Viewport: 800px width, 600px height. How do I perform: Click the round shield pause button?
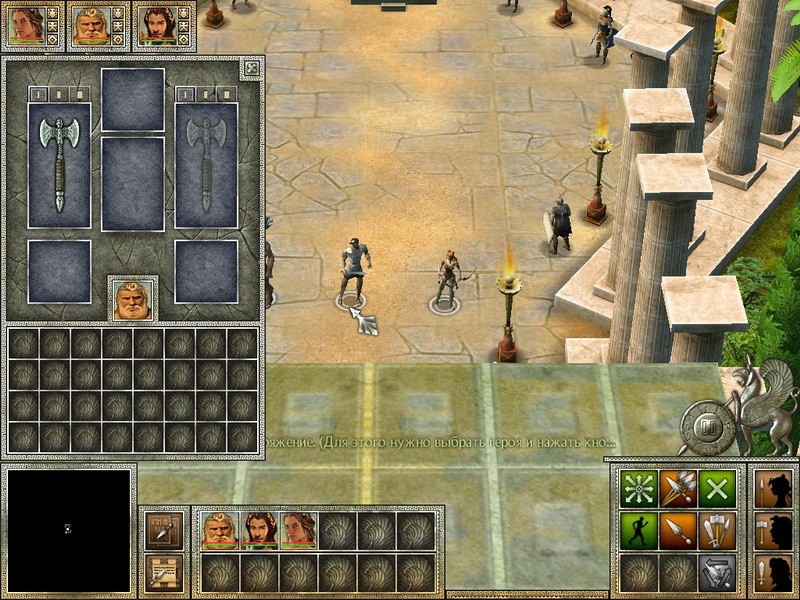707,424
